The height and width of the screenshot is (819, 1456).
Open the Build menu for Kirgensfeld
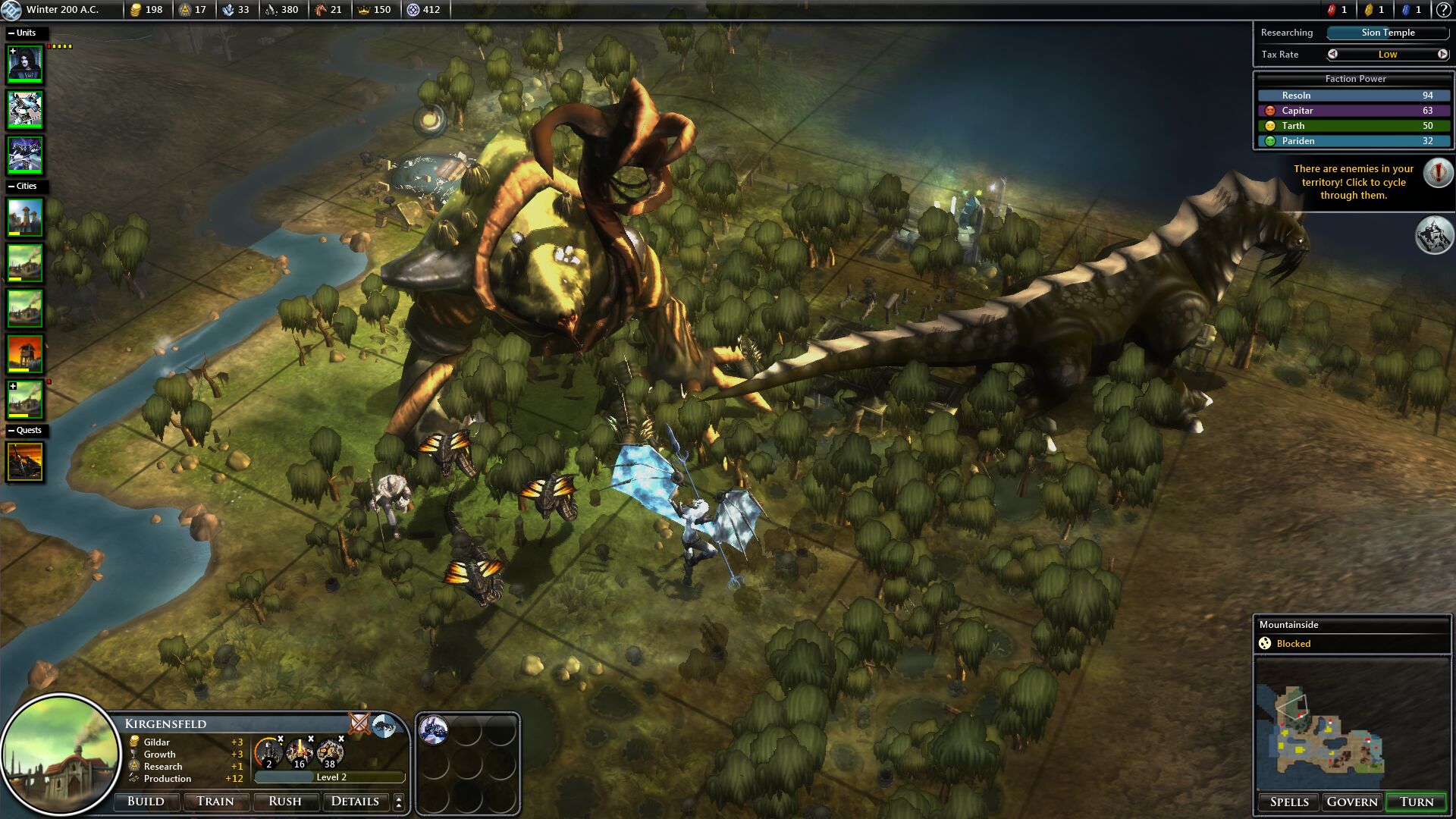tap(146, 802)
